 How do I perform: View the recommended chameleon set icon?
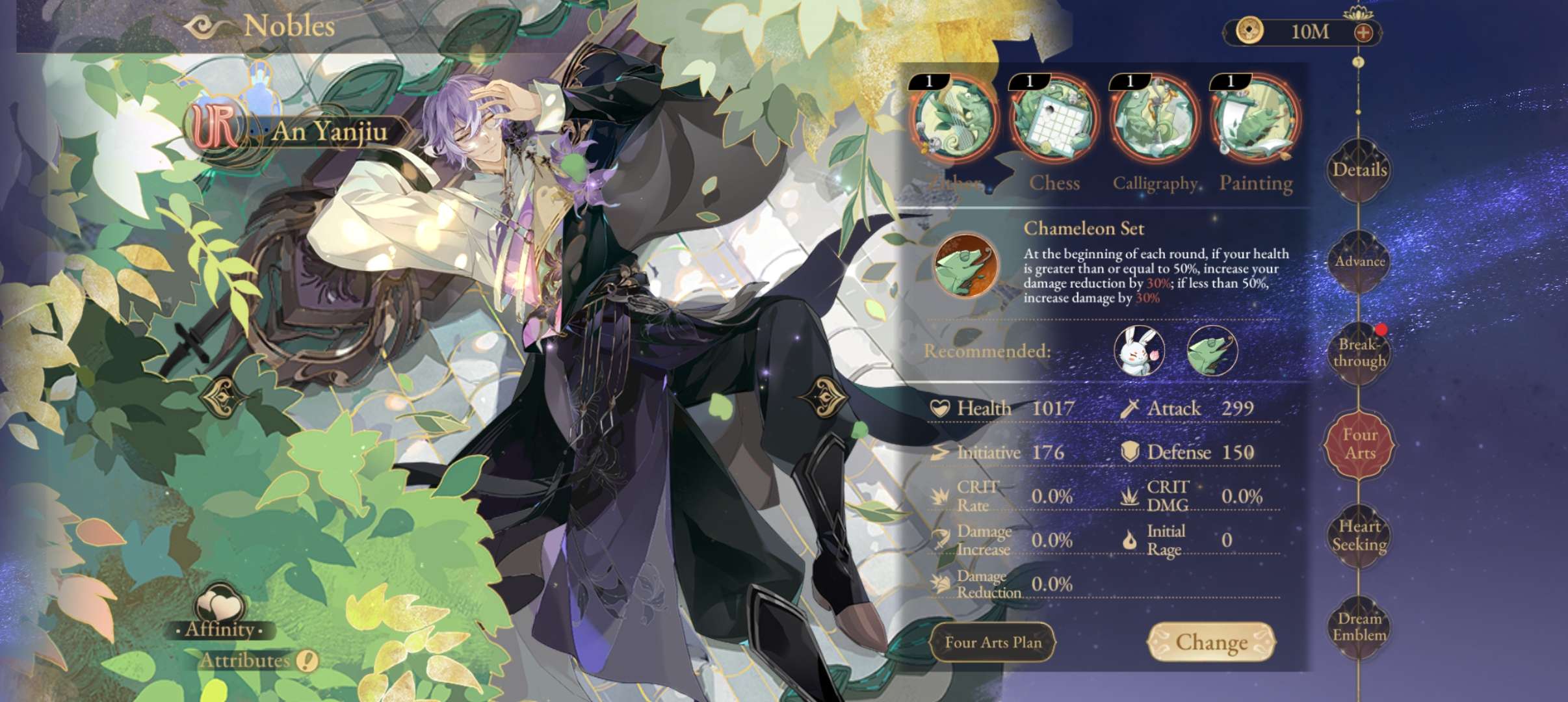1212,351
